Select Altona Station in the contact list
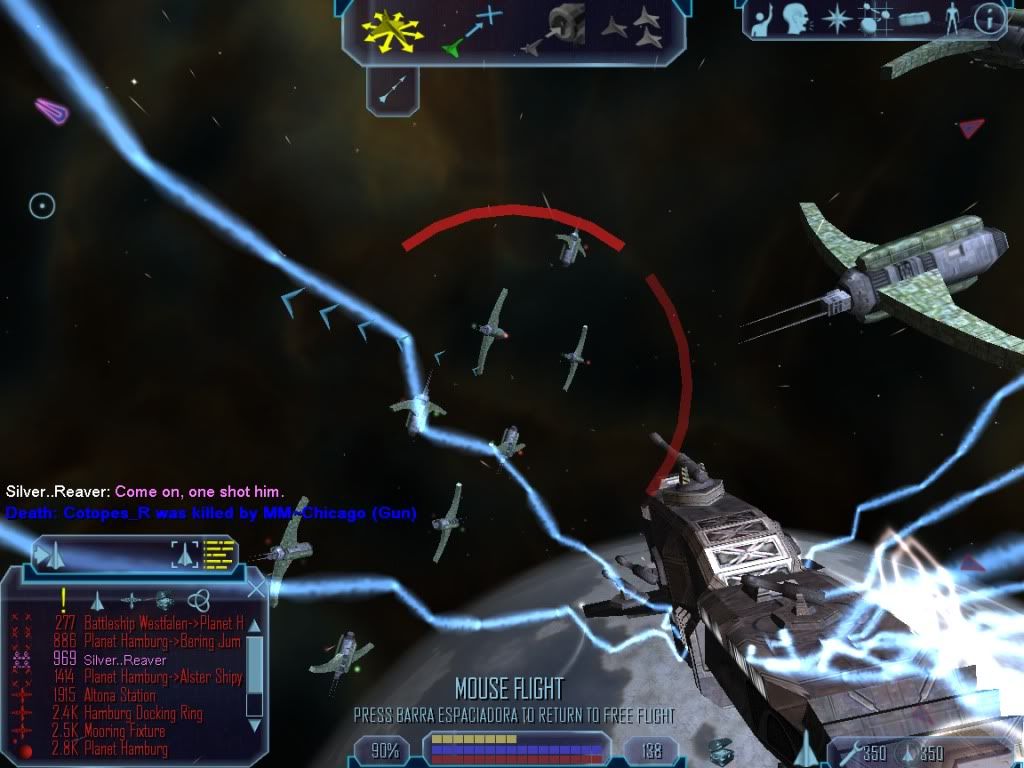1024x768 pixels. [119, 695]
